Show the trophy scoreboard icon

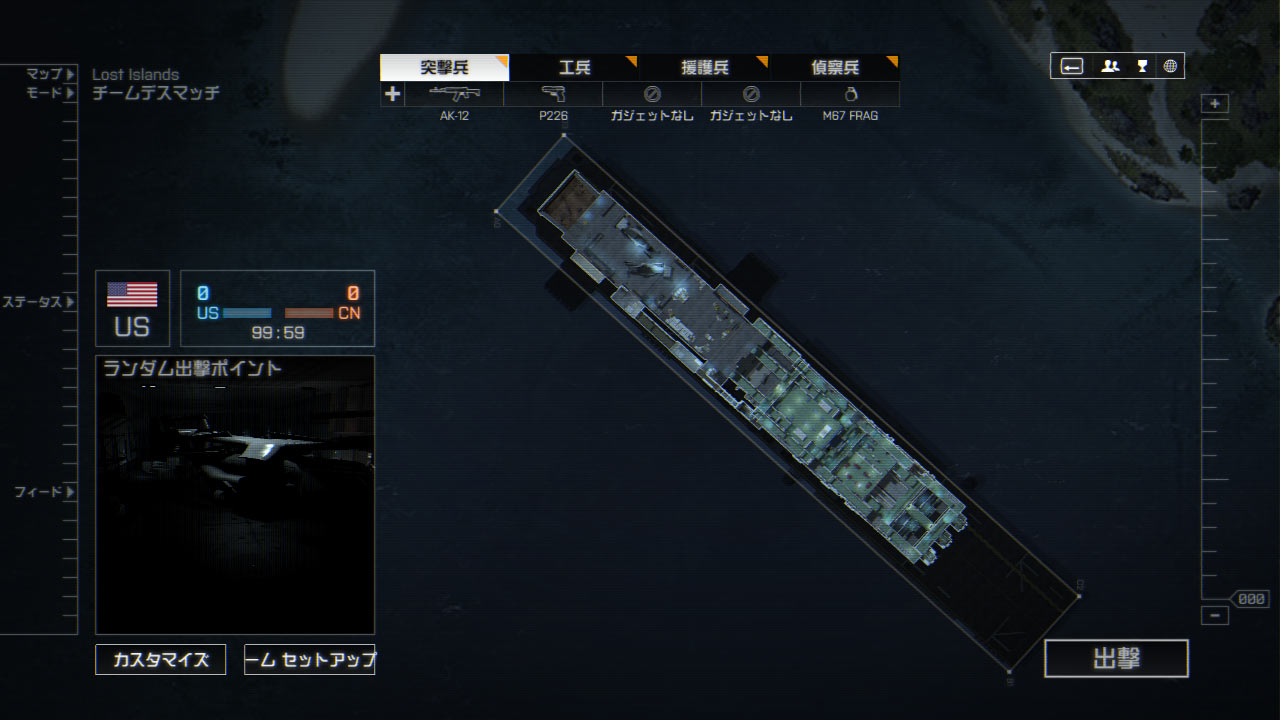click(x=1142, y=66)
